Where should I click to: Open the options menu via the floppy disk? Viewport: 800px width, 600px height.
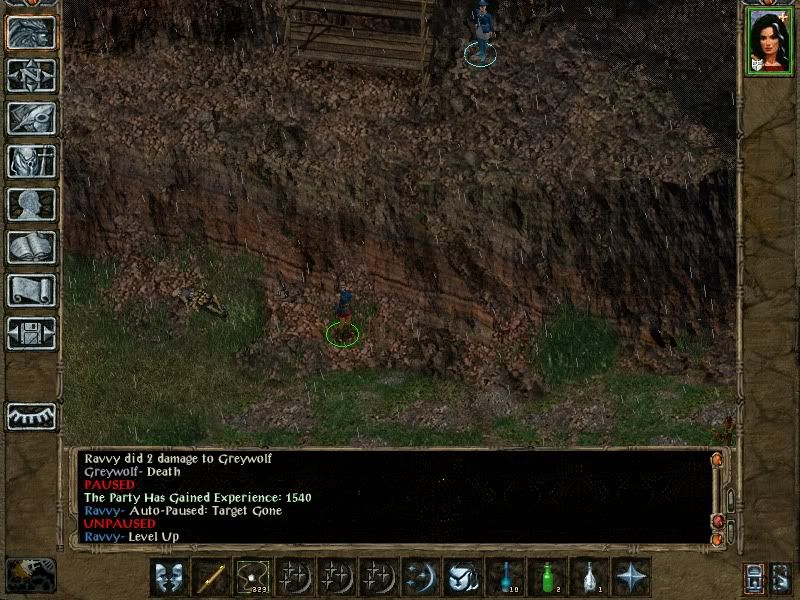pos(31,333)
